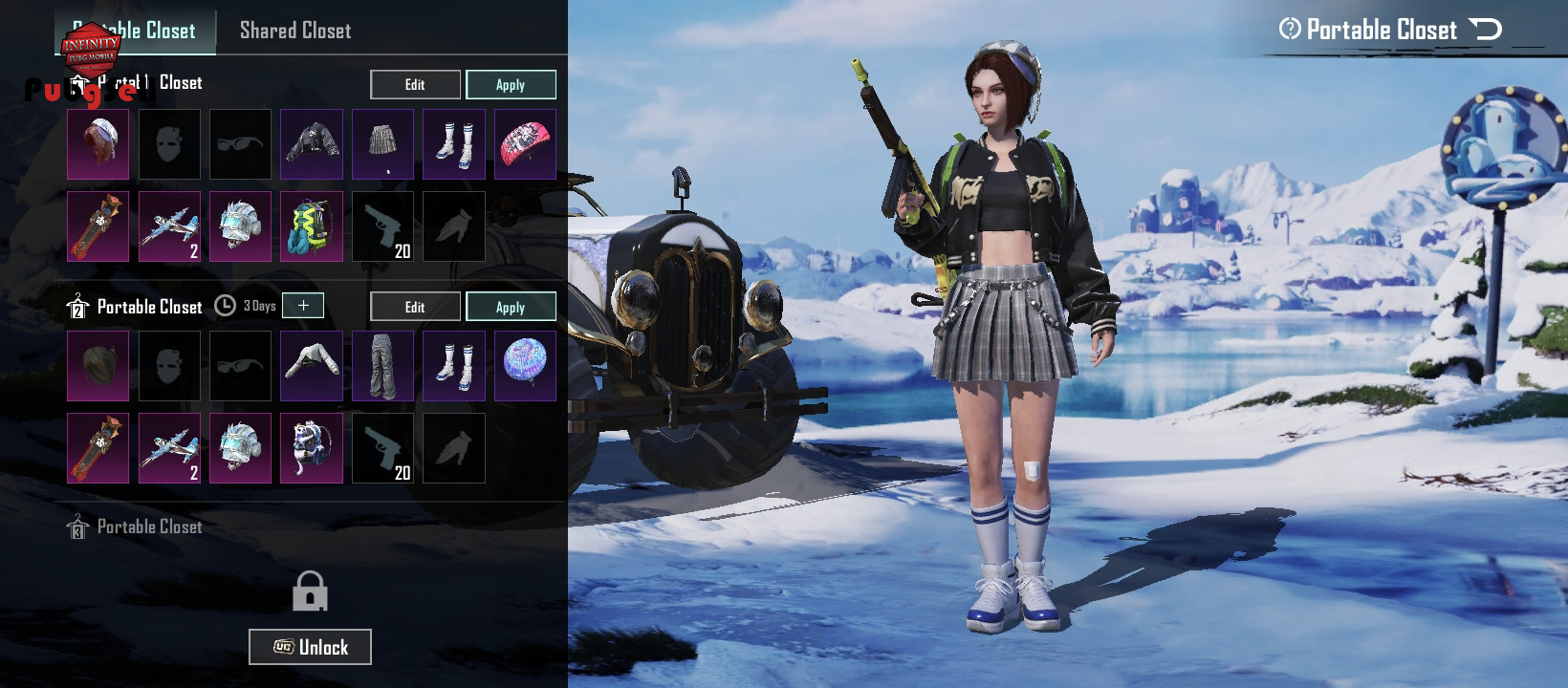Select the pink parachute slot
1568x688 pixels.
point(525,144)
